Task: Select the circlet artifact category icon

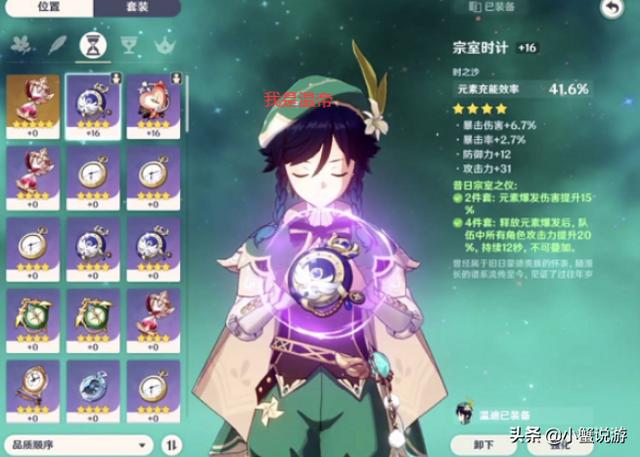Action: click(163, 44)
